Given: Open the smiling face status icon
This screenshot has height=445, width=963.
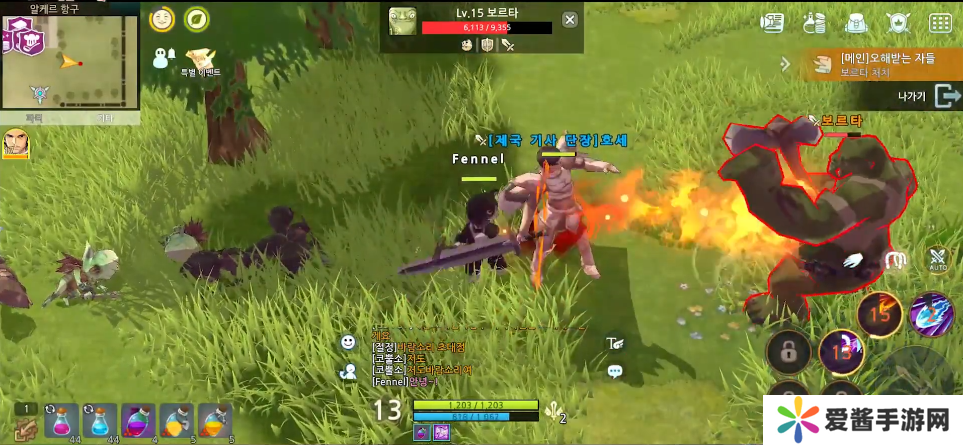Looking at the screenshot, I should click(161, 19).
